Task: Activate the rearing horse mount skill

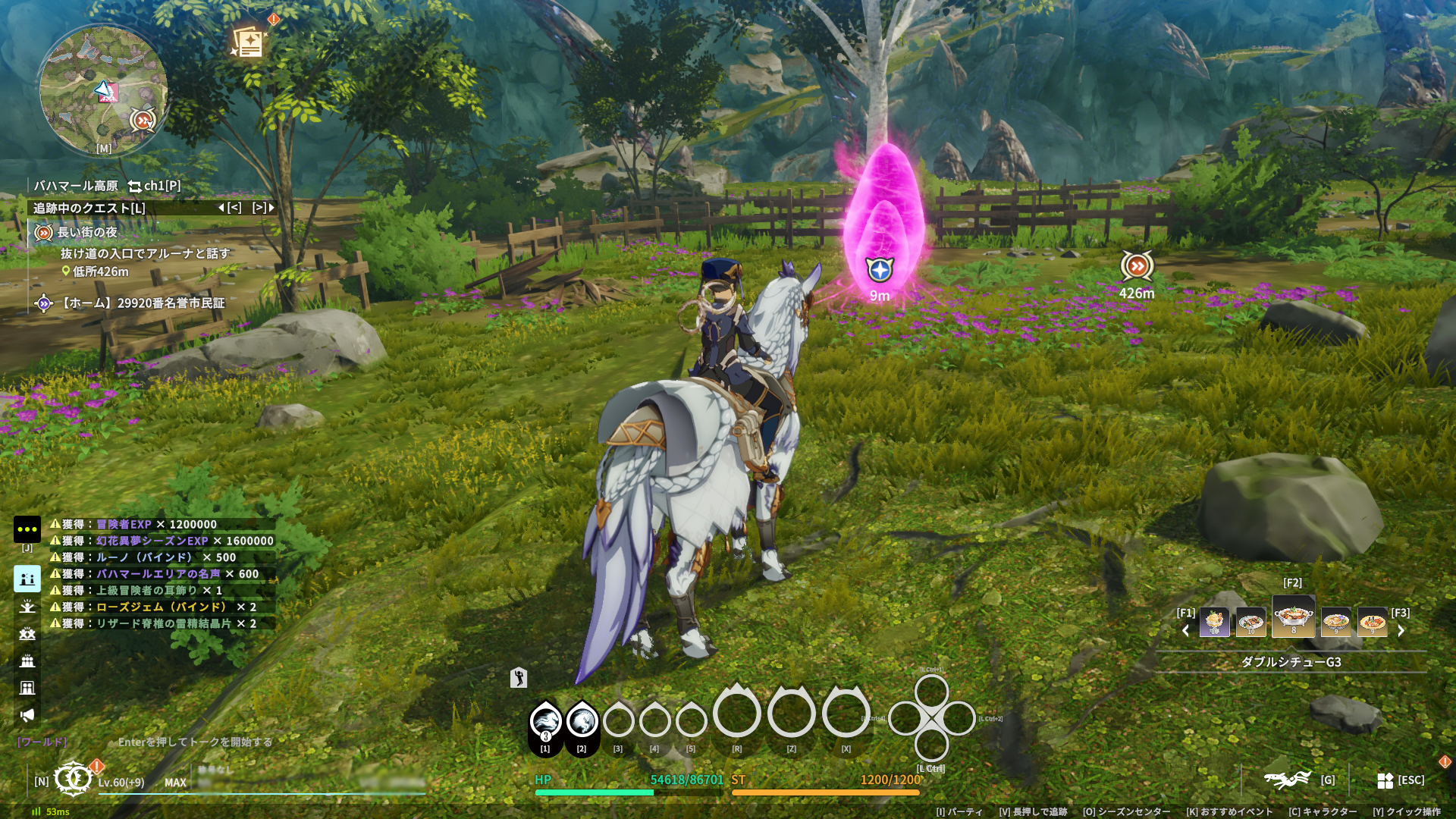Action: [x=582, y=721]
